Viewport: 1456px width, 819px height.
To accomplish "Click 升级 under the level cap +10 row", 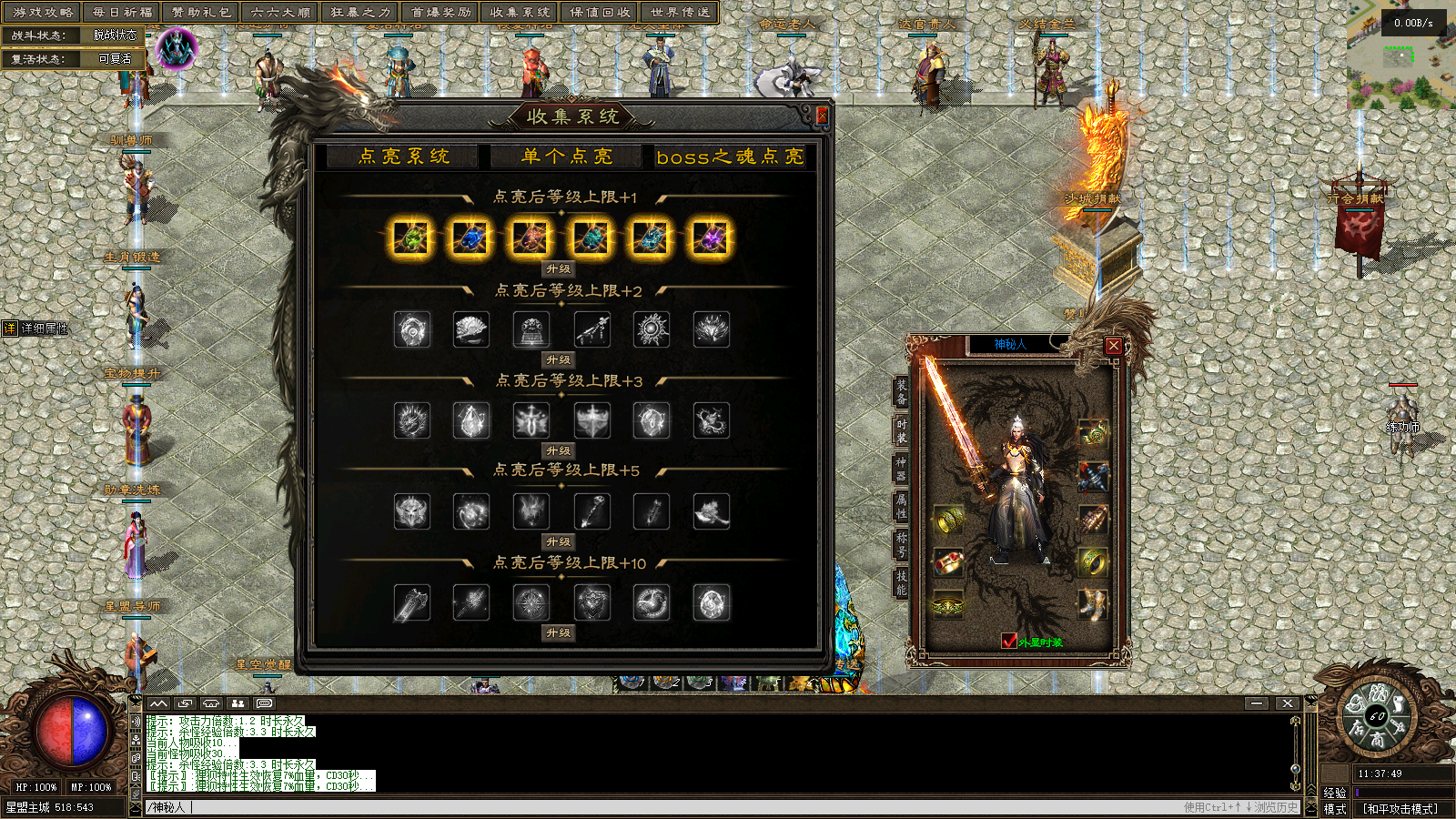I will pyautogui.click(x=559, y=632).
